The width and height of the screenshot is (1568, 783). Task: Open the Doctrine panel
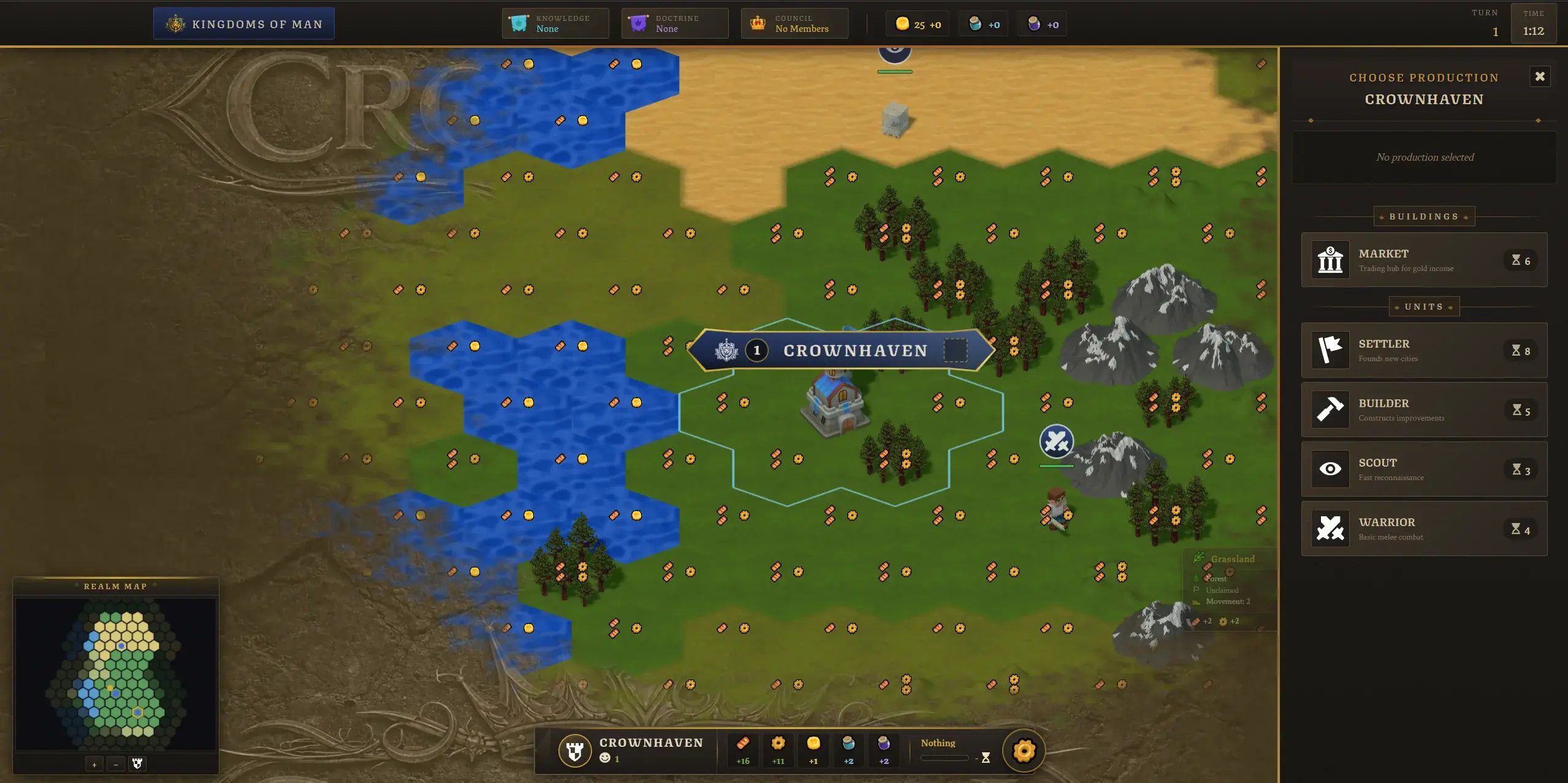673,23
